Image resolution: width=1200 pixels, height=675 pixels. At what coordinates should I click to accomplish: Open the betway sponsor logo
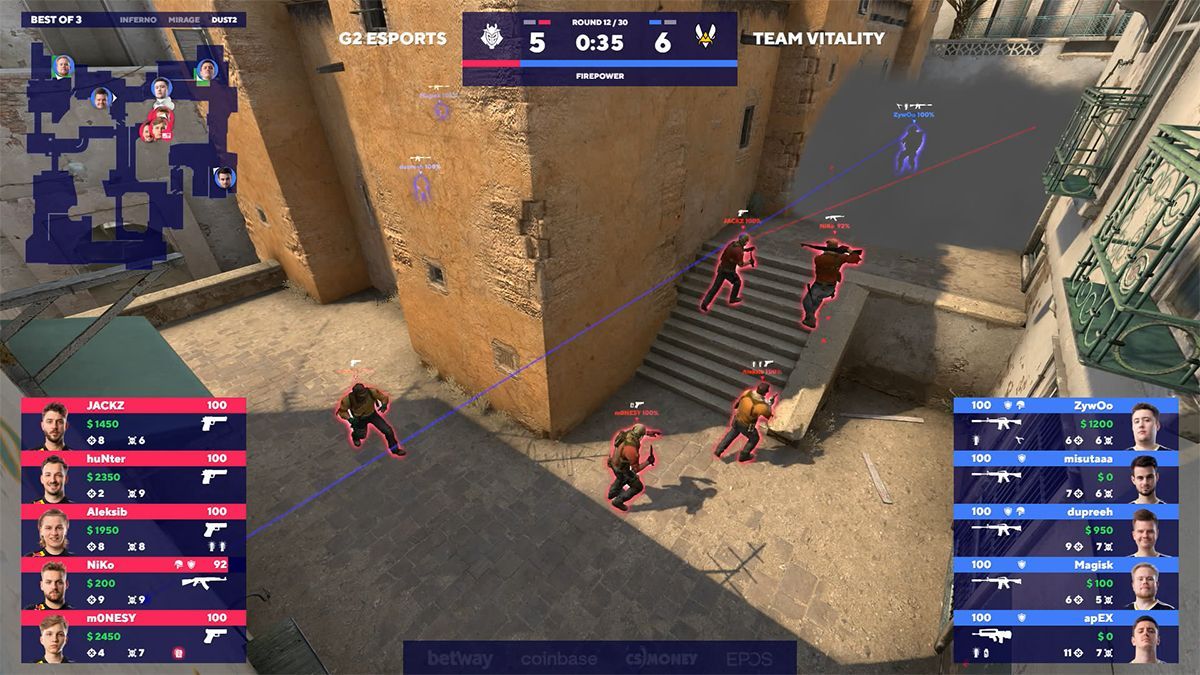460,659
